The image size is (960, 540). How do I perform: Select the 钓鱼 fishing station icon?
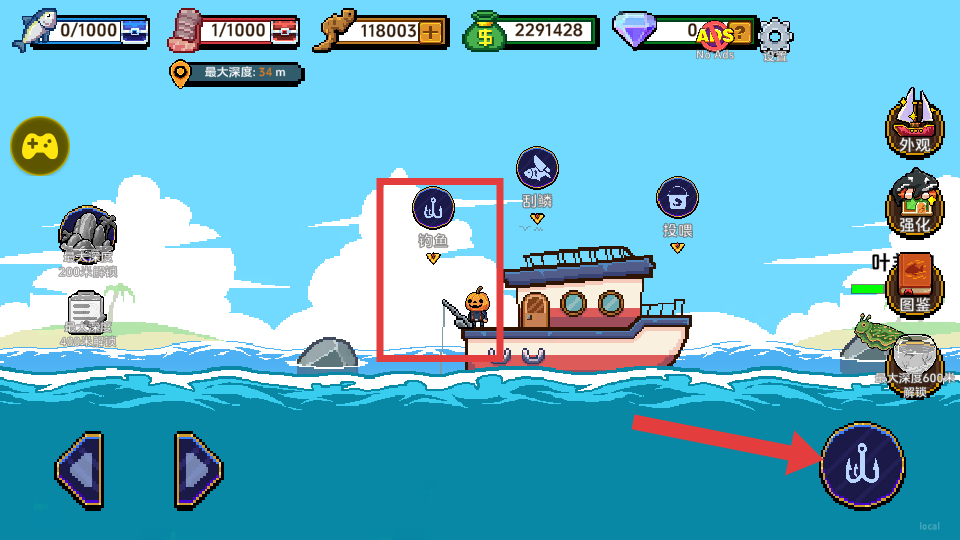tap(433, 208)
